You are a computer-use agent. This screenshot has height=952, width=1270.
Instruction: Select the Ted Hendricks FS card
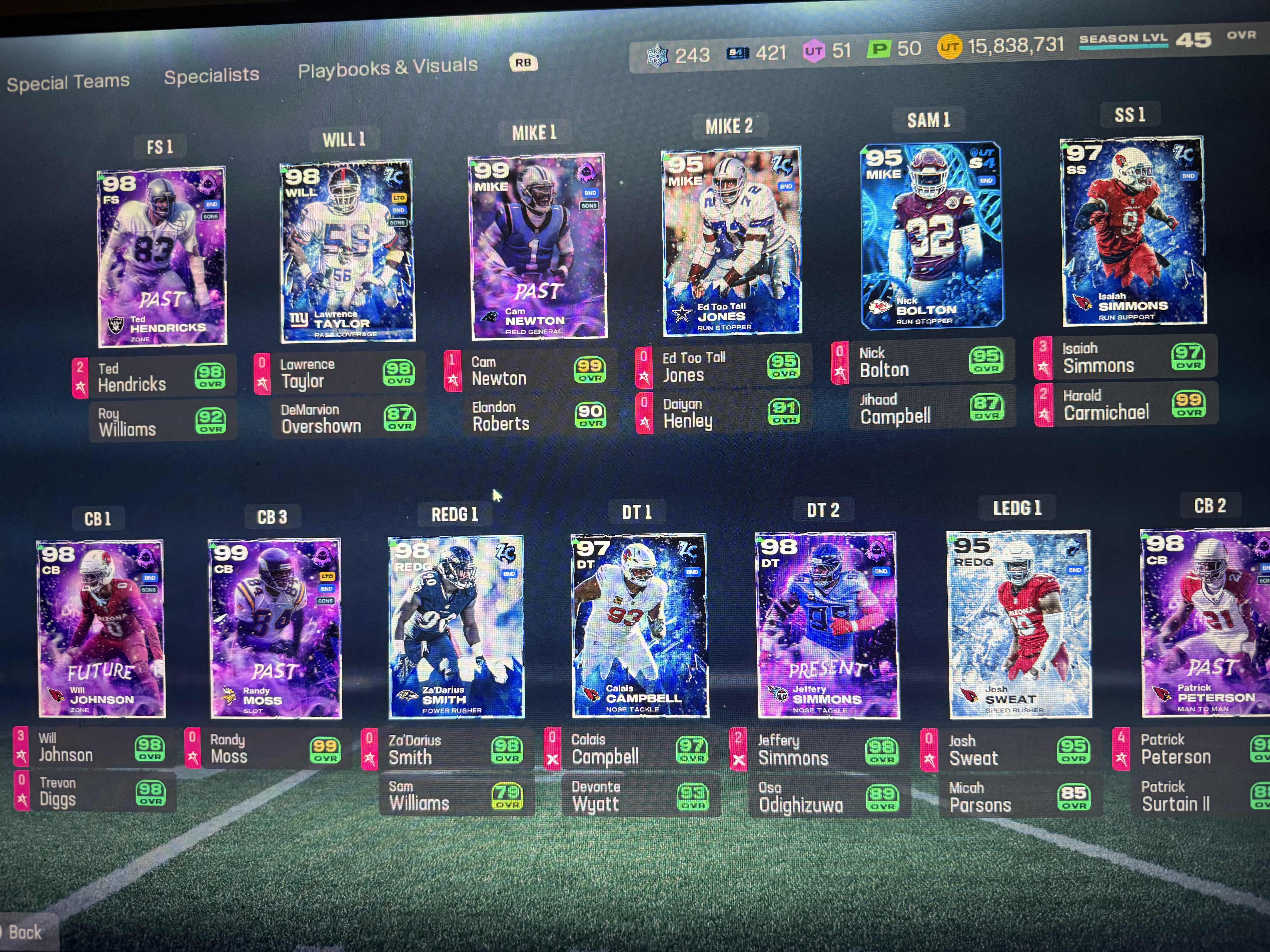pyautogui.click(x=162, y=256)
